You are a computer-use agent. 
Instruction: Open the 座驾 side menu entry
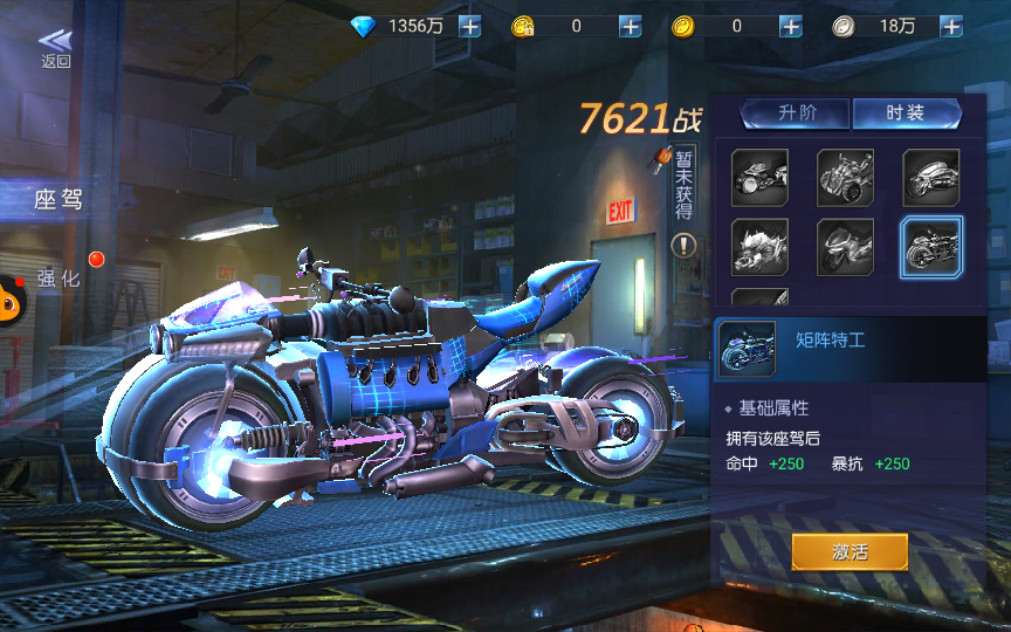tap(58, 200)
